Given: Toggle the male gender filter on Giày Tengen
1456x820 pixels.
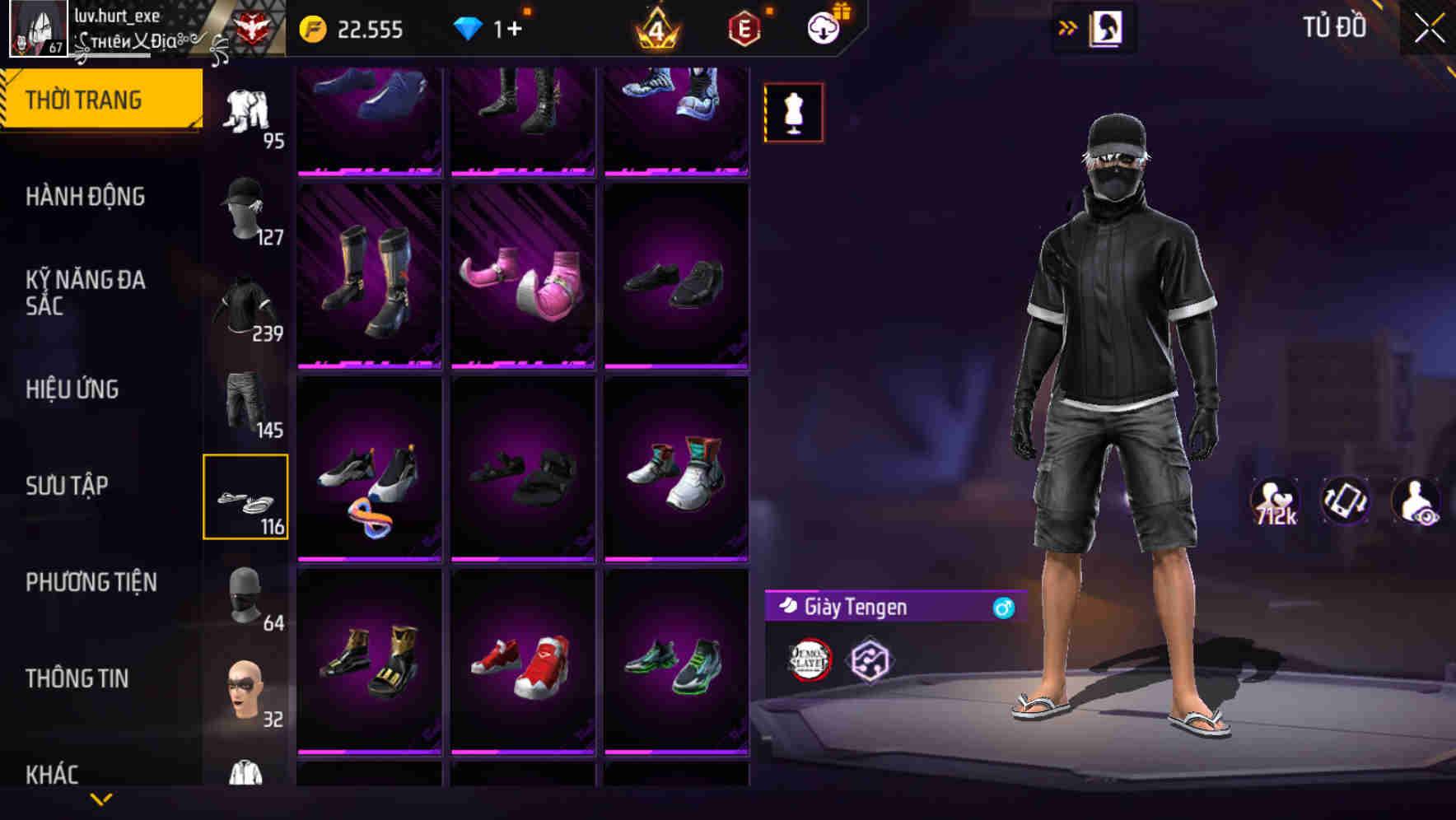Looking at the screenshot, I should [x=1001, y=608].
